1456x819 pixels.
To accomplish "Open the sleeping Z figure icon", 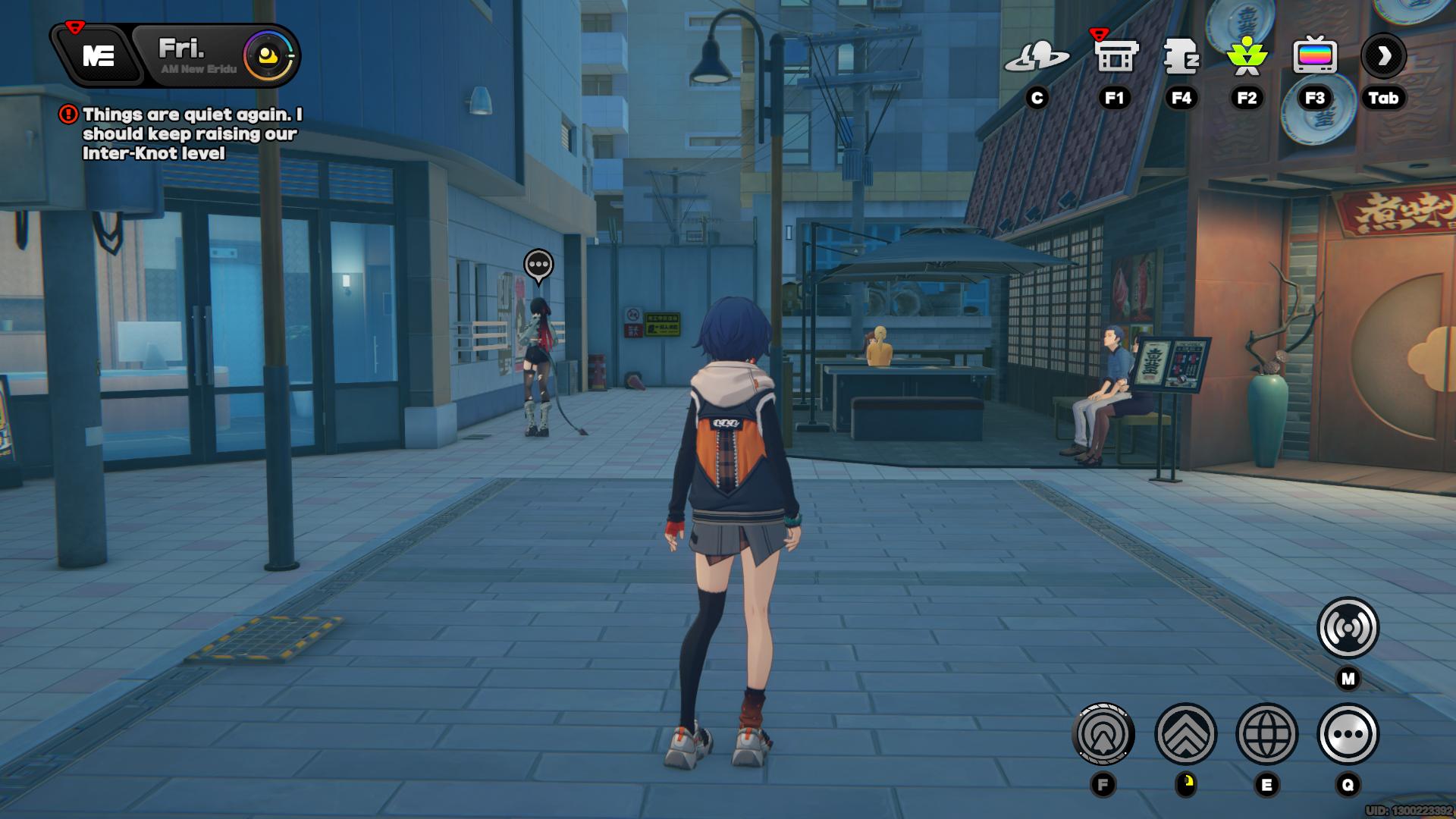I will point(1181,56).
